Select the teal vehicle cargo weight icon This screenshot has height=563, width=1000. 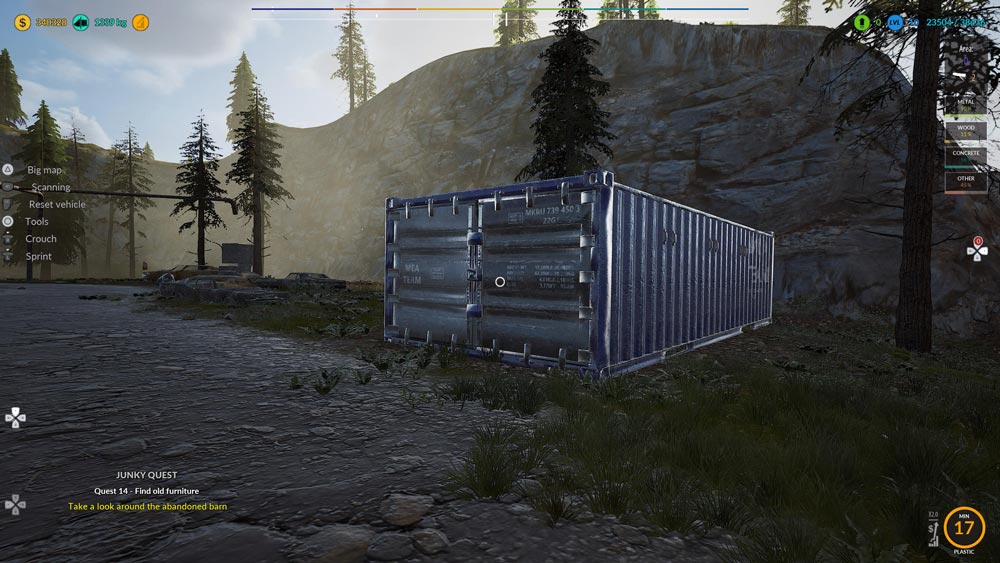80,22
